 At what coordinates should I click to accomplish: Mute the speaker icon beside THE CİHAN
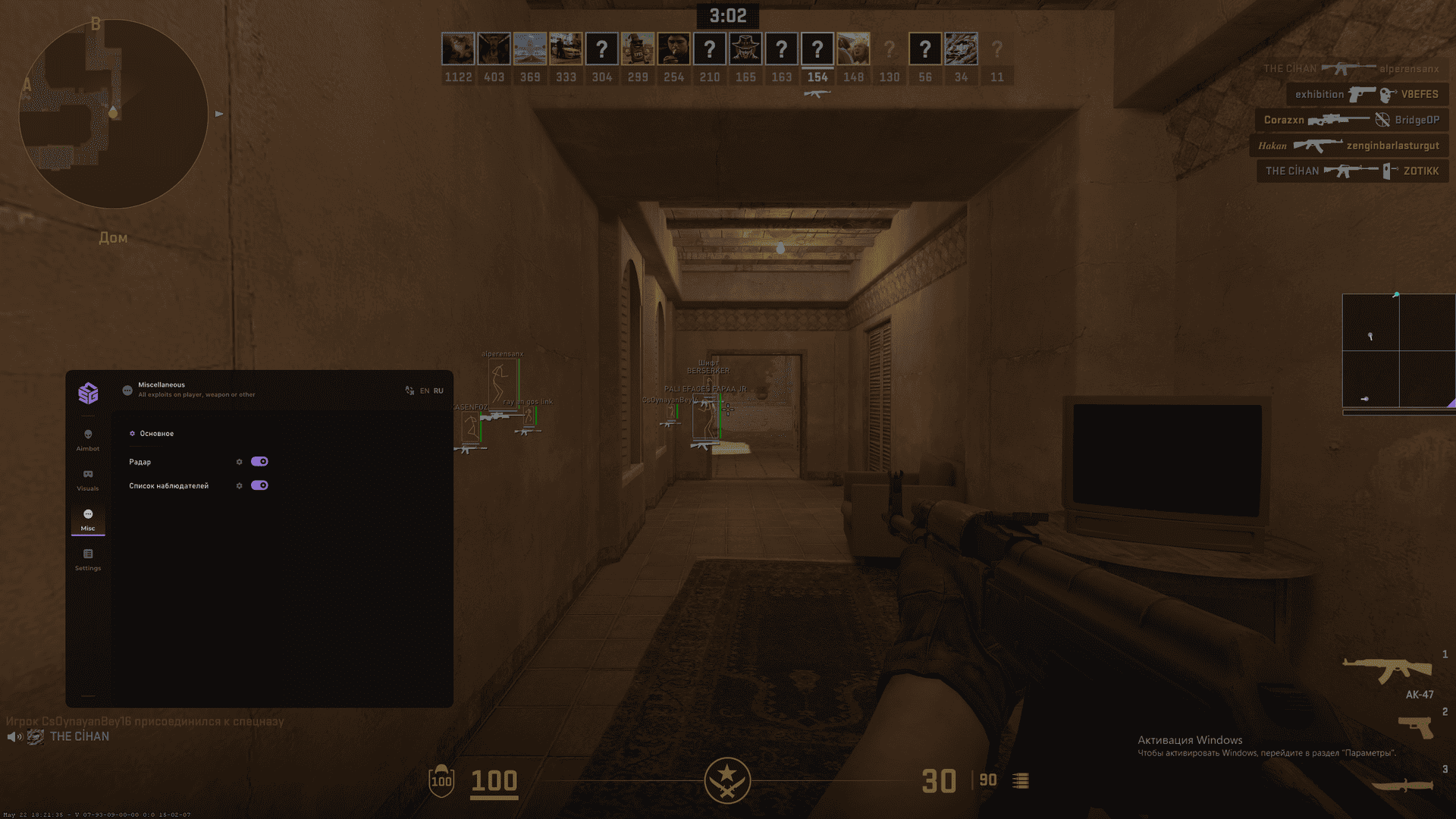(15, 736)
